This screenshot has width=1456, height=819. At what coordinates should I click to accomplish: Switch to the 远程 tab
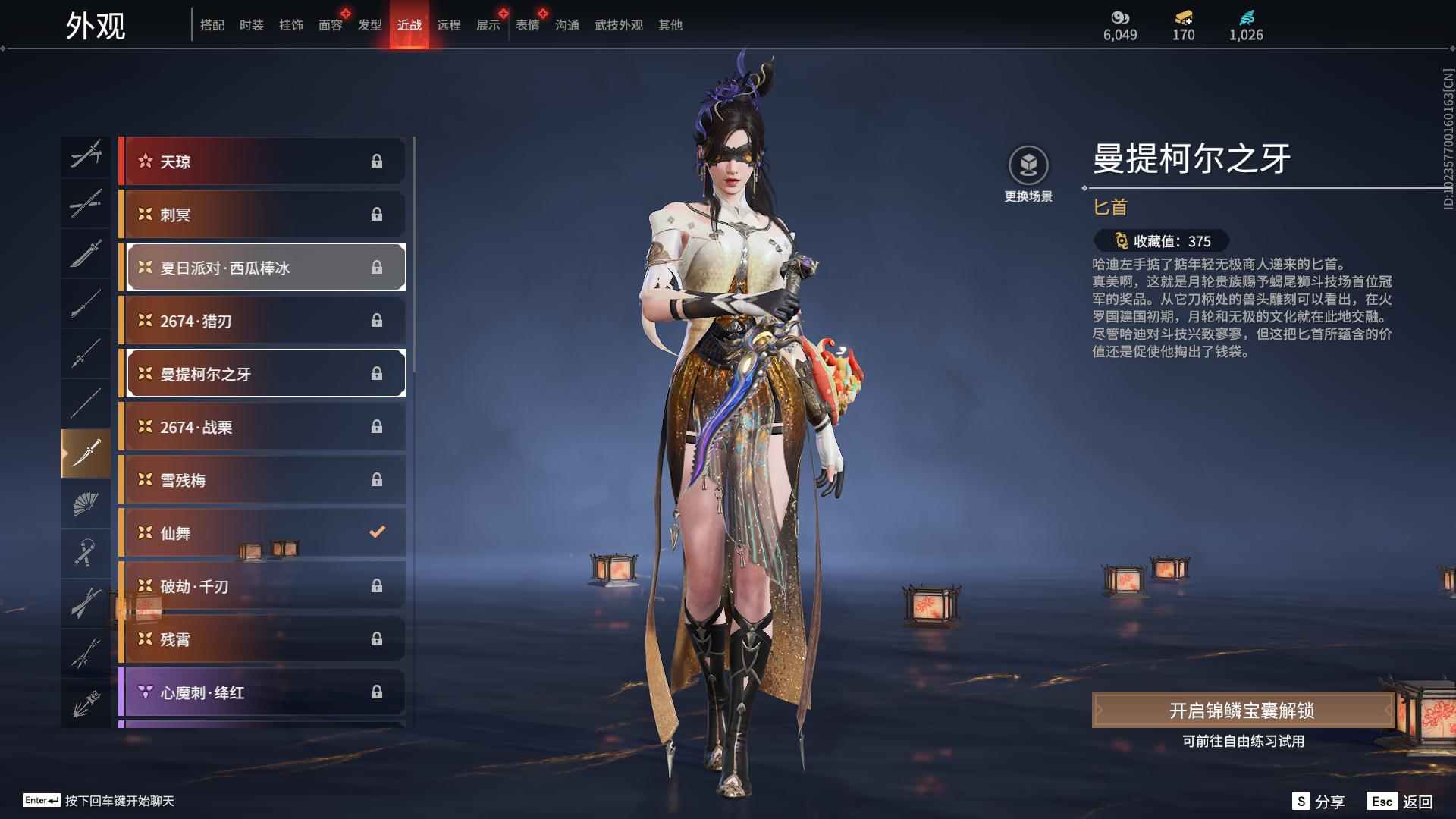tap(450, 24)
